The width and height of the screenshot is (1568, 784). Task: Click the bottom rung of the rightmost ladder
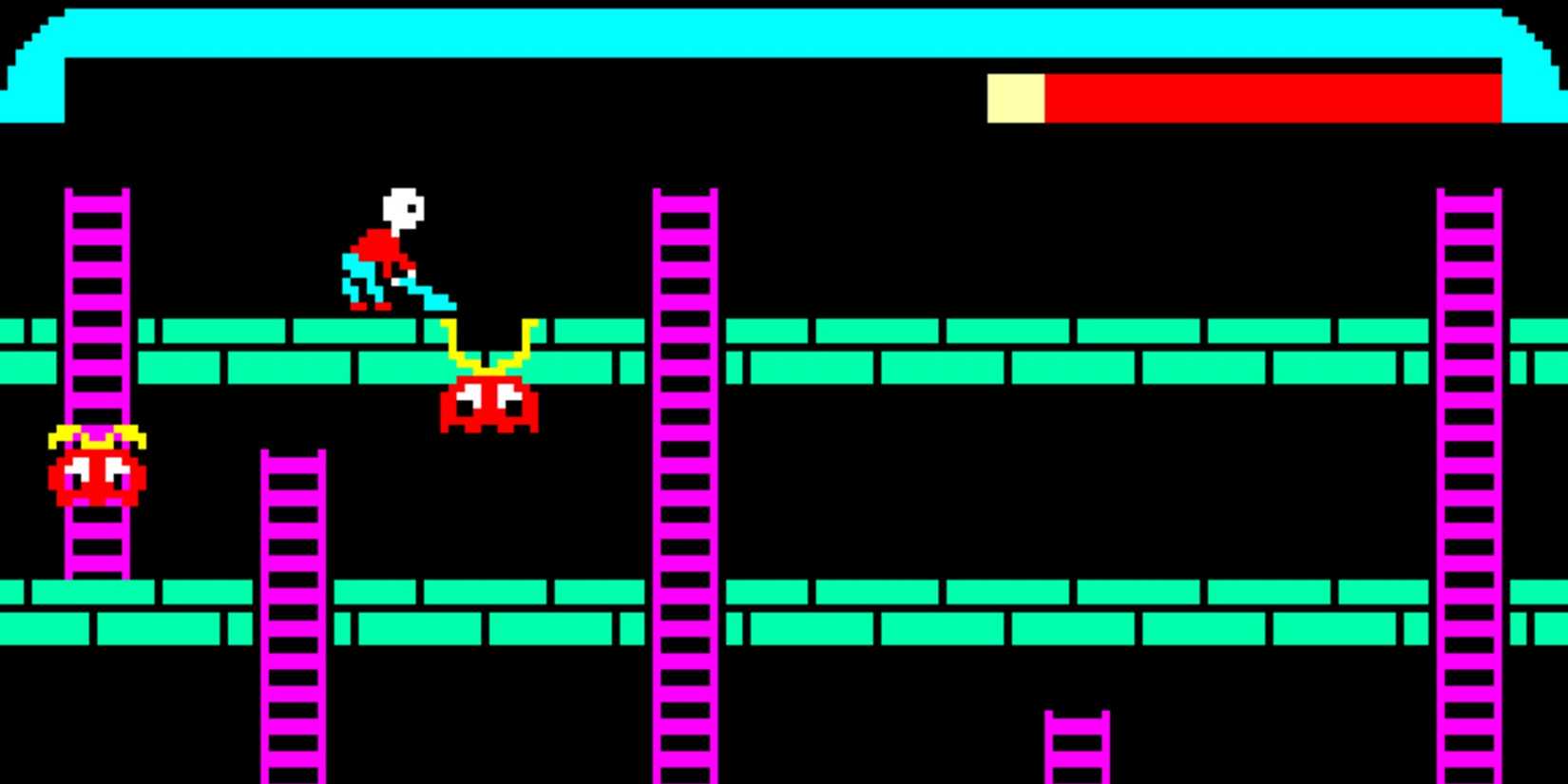(1468, 770)
